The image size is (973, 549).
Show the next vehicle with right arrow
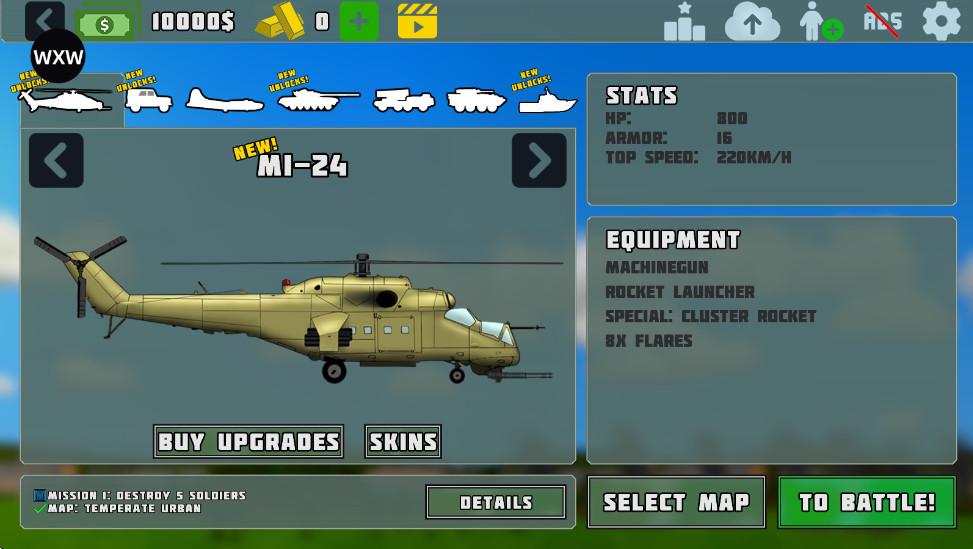click(539, 160)
